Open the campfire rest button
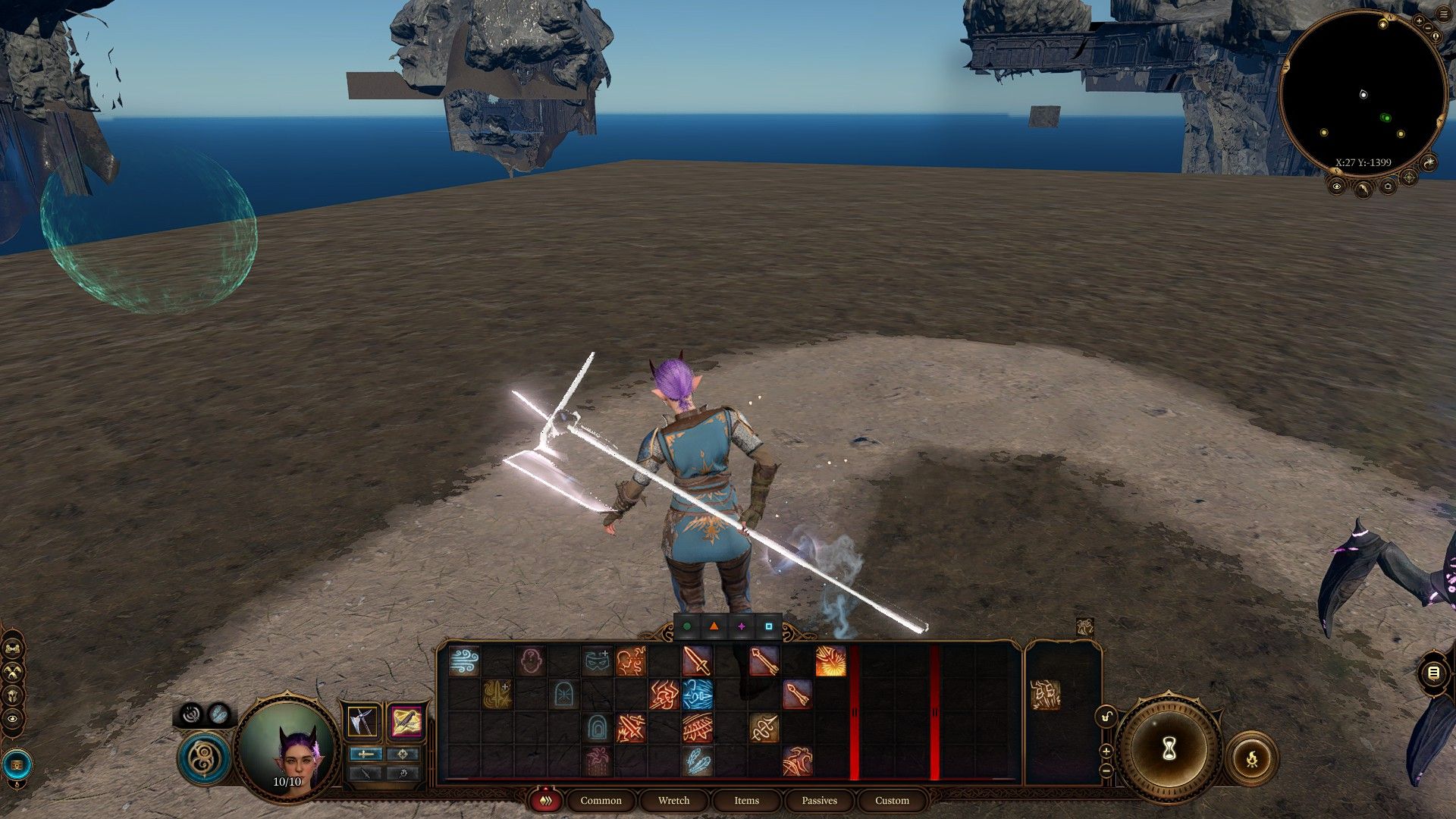This screenshot has width=1456, height=819. click(x=1251, y=758)
